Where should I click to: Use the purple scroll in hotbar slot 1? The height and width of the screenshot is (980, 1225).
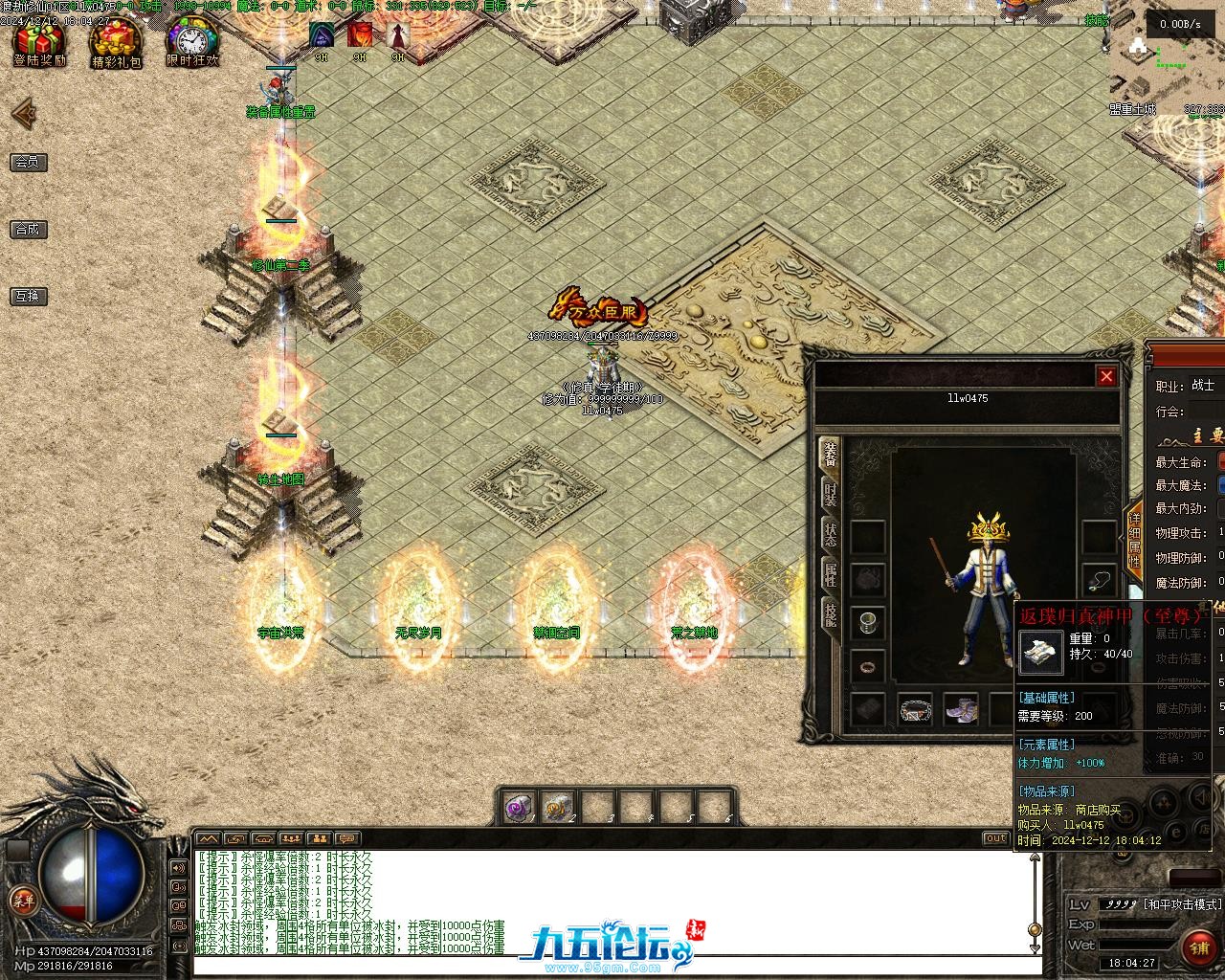pos(520,808)
